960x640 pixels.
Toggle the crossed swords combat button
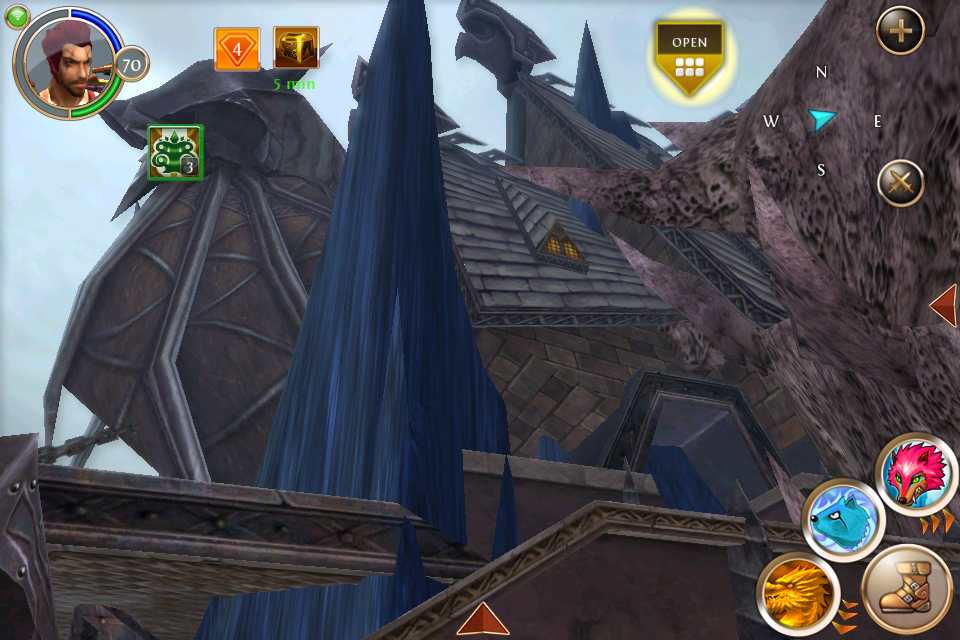pos(900,184)
